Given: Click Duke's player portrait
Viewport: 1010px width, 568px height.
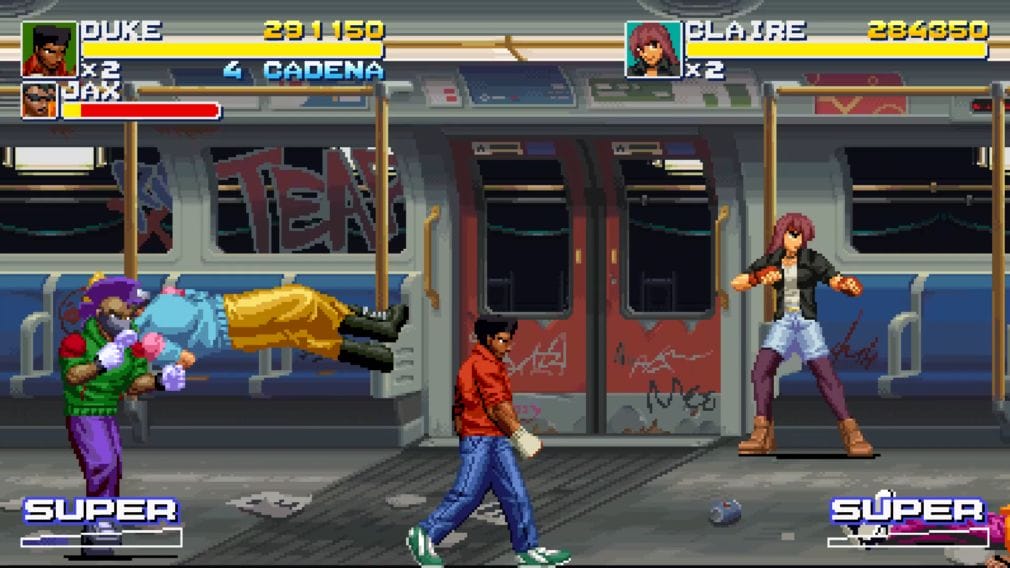Looking at the screenshot, I should (x=48, y=49).
